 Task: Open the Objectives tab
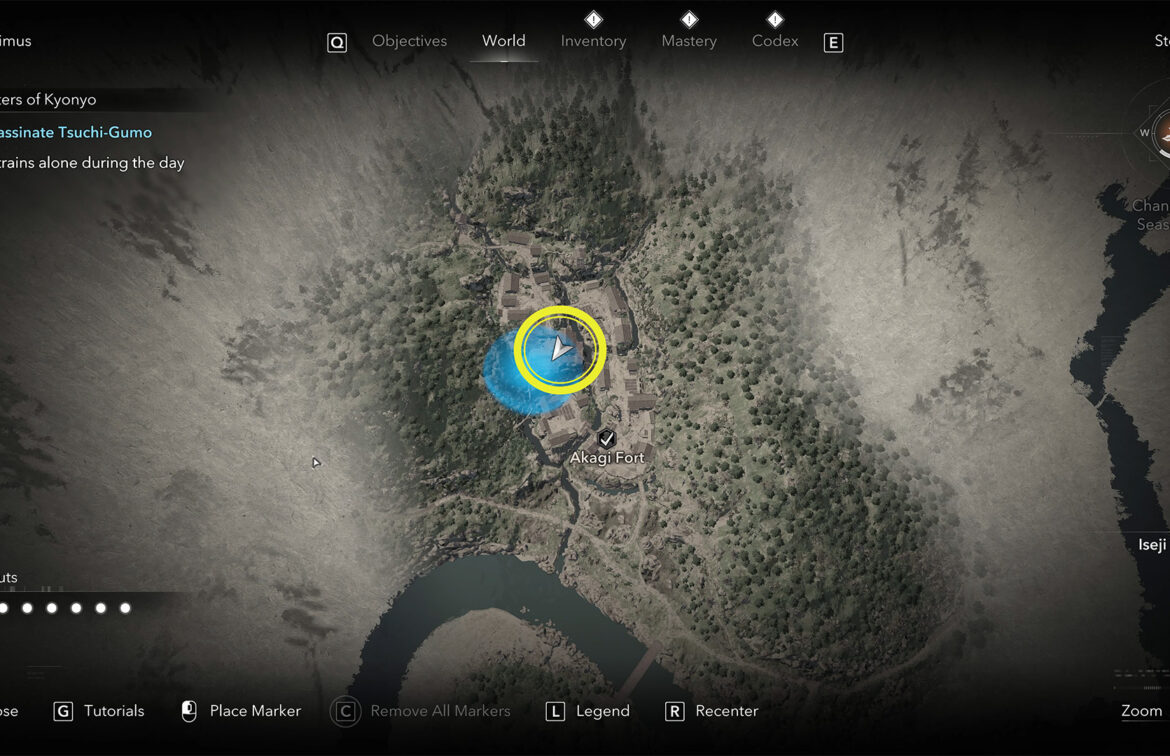click(409, 41)
